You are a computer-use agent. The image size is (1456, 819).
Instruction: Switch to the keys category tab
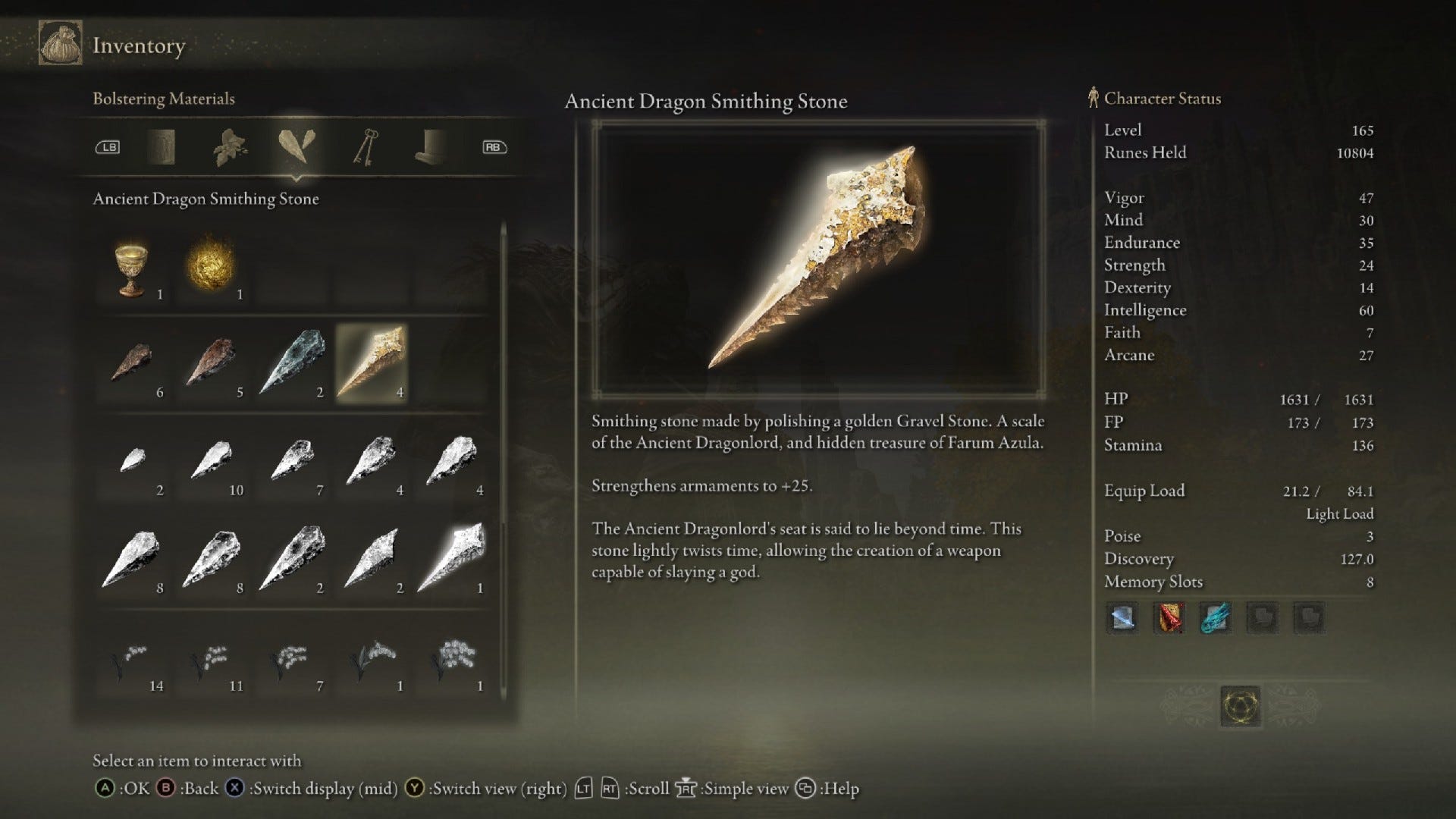pos(365,147)
